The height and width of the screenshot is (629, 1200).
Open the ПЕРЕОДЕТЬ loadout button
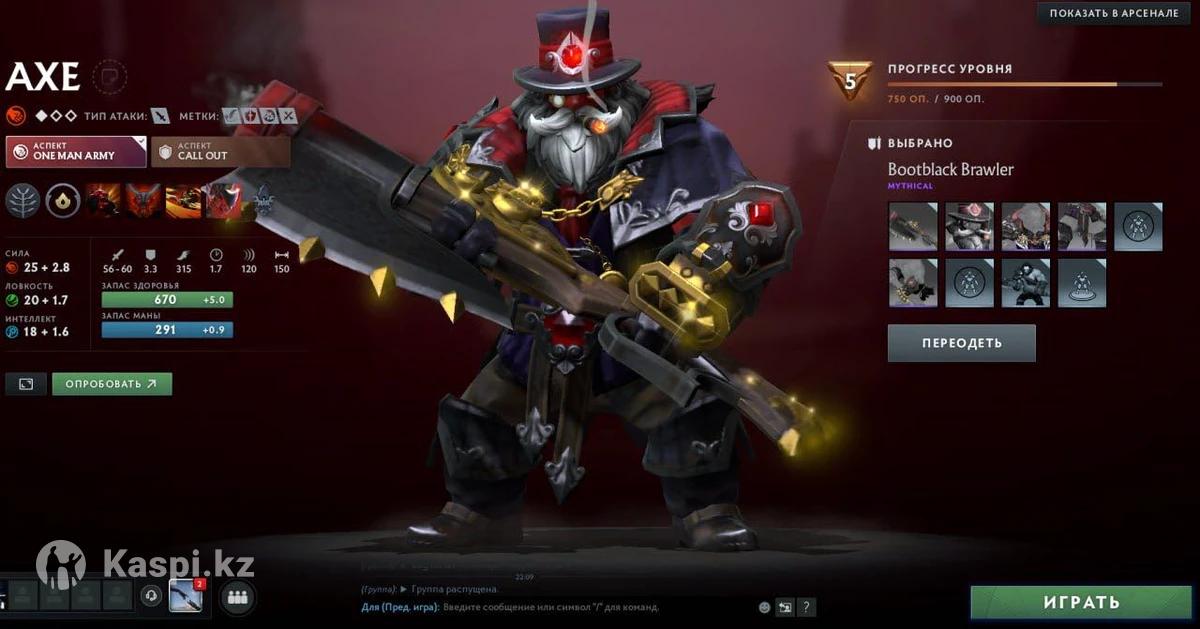(x=961, y=343)
